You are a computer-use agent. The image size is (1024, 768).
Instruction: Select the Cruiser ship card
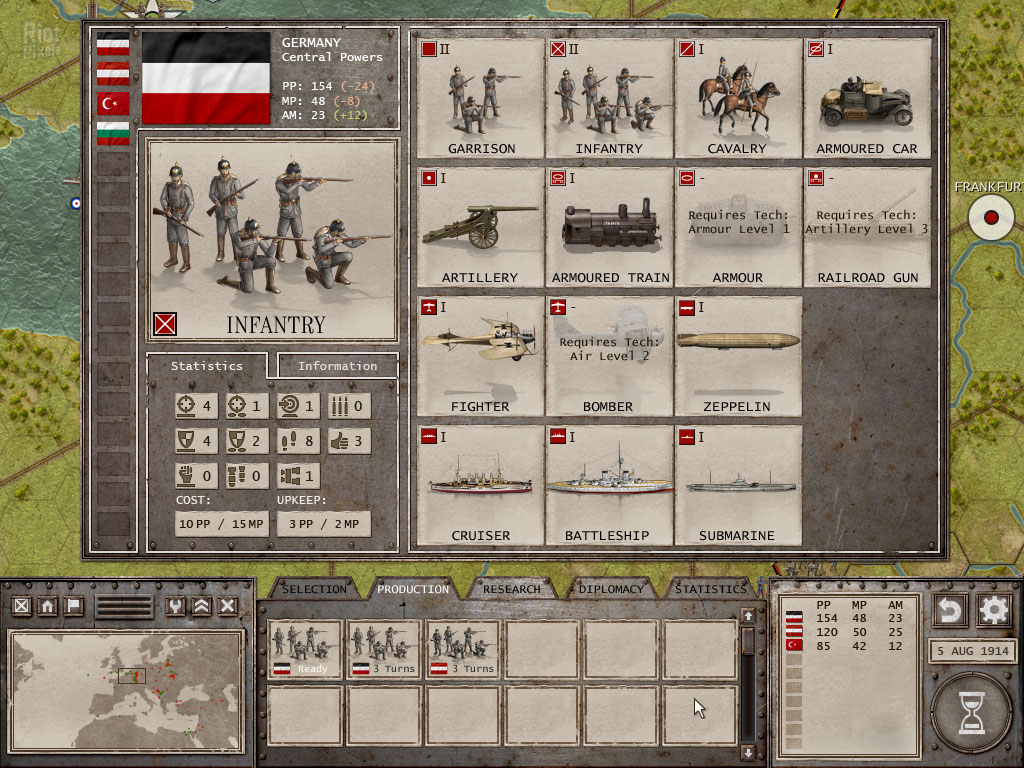pos(480,485)
